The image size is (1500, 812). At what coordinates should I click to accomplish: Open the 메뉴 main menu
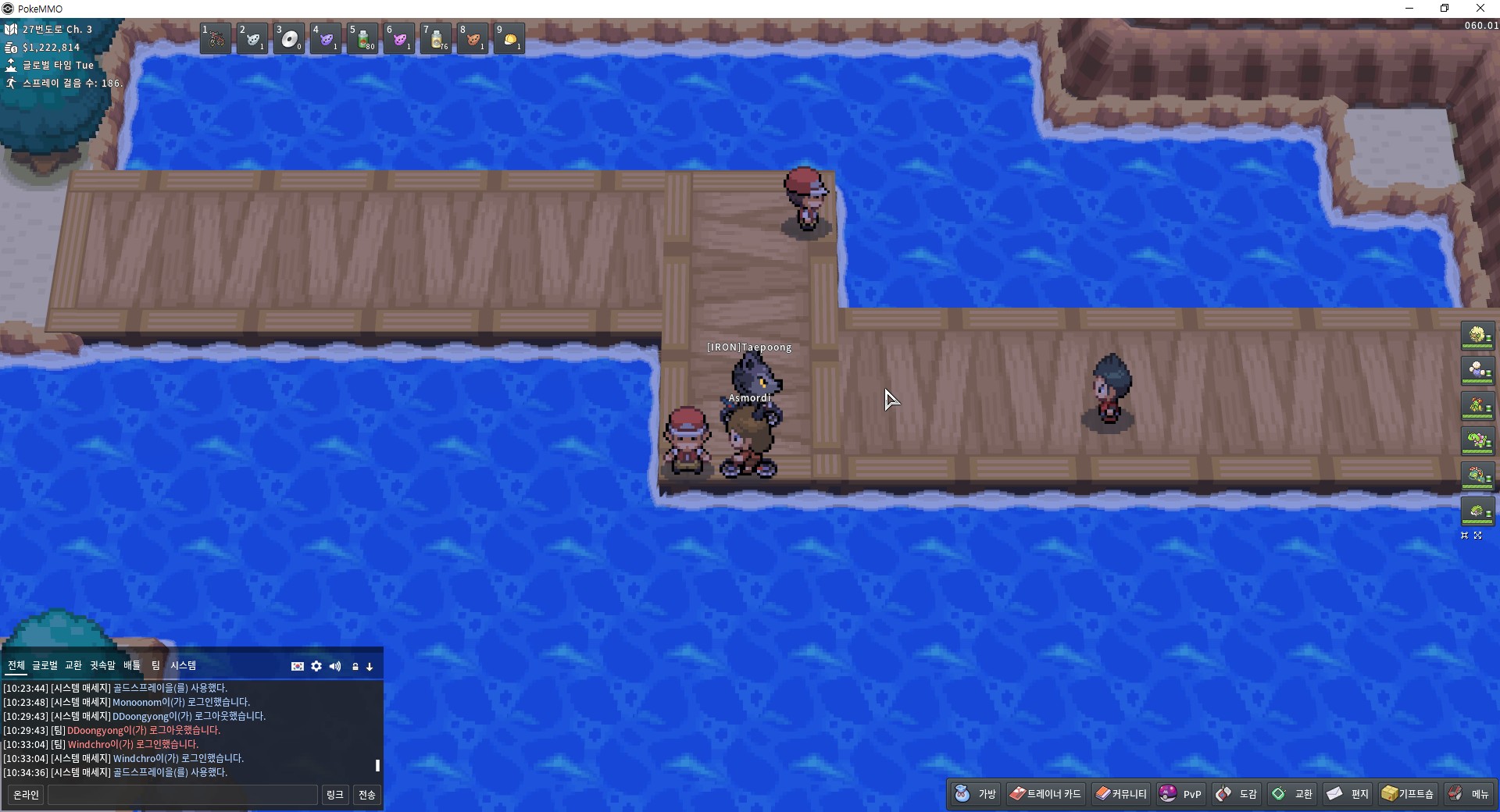1469,794
